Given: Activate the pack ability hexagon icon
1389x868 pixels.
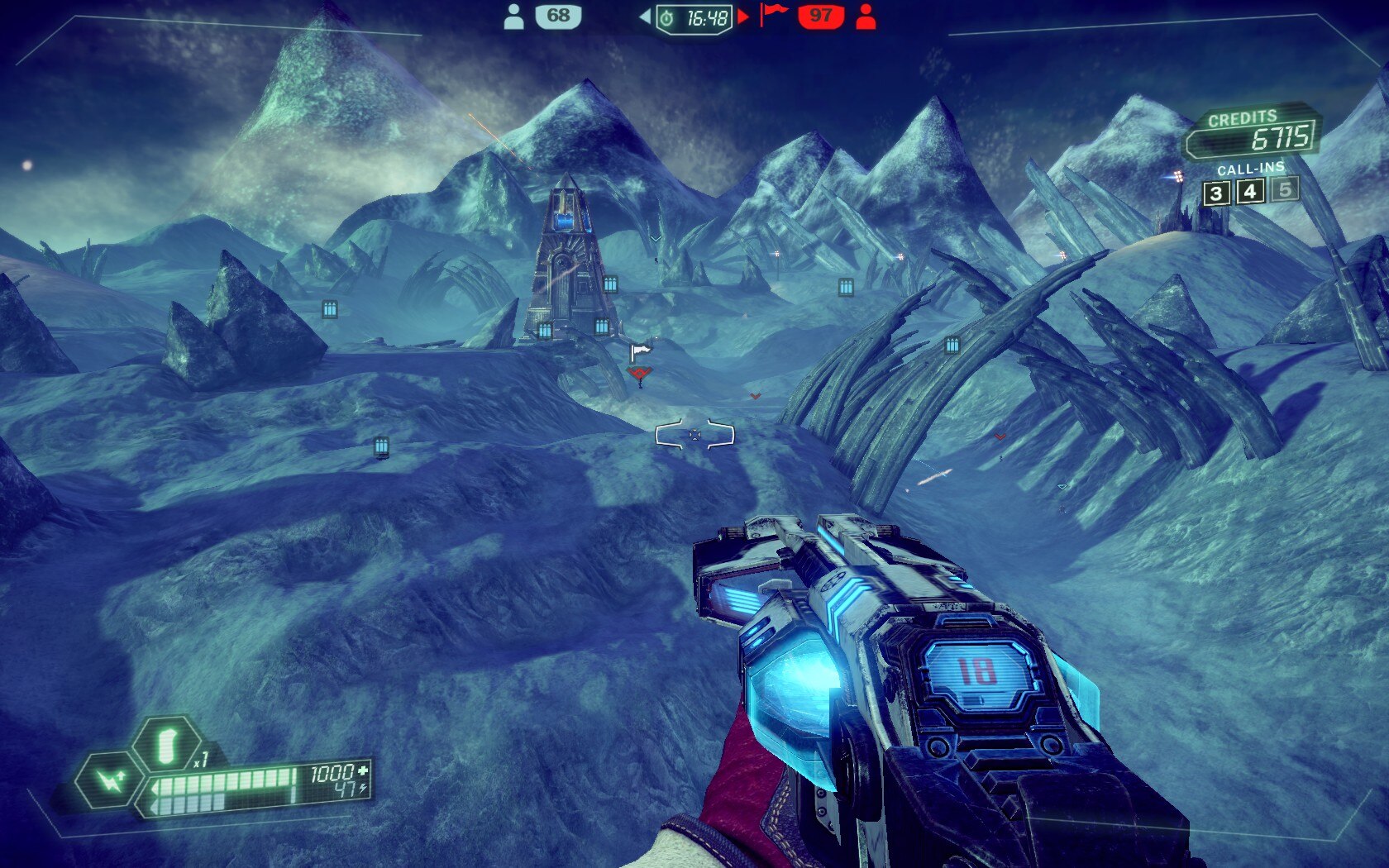Looking at the screenshot, I should pyautogui.click(x=110, y=780).
